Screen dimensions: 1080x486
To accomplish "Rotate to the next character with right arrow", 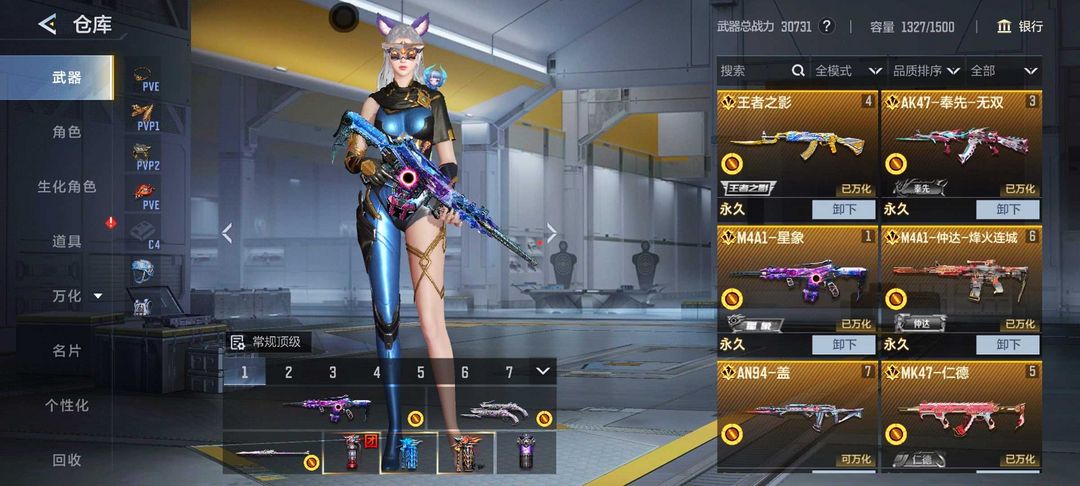I will click(550, 233).
